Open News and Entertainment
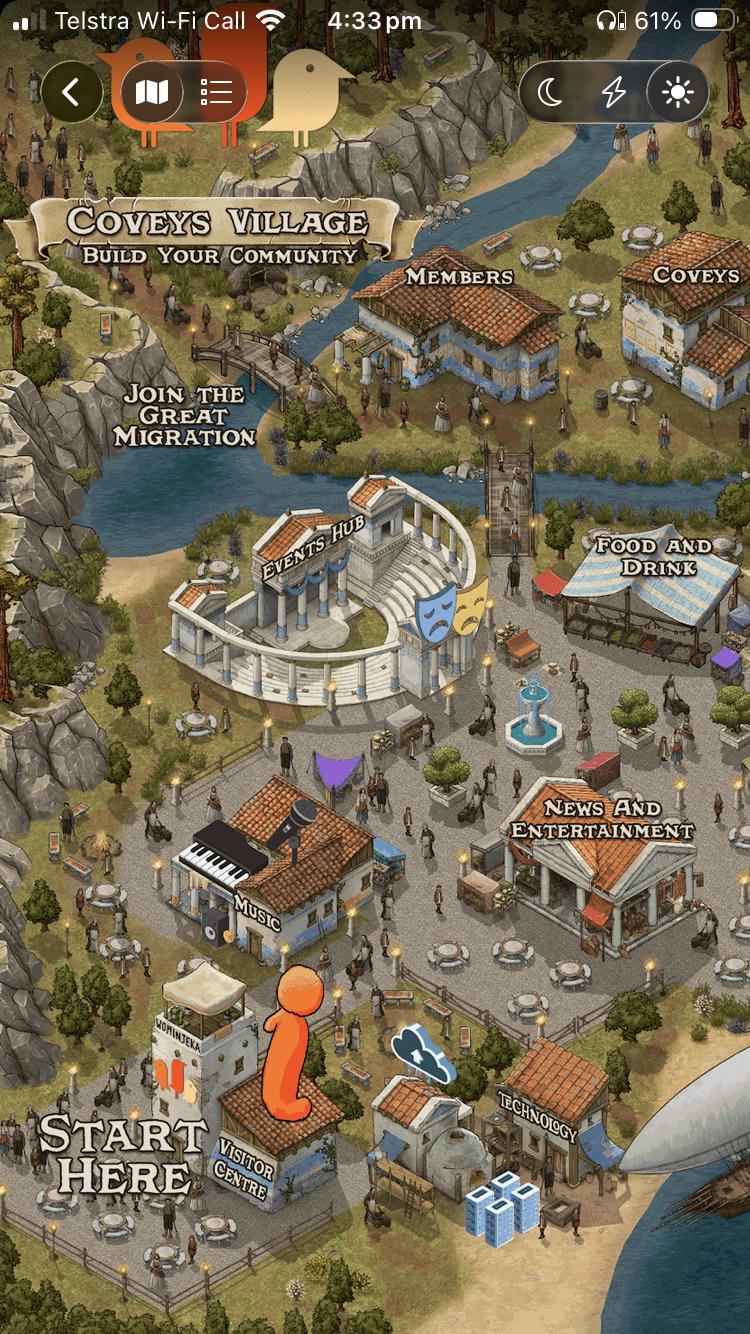This screenshot has height=1334, width=750. click(602, 819)
